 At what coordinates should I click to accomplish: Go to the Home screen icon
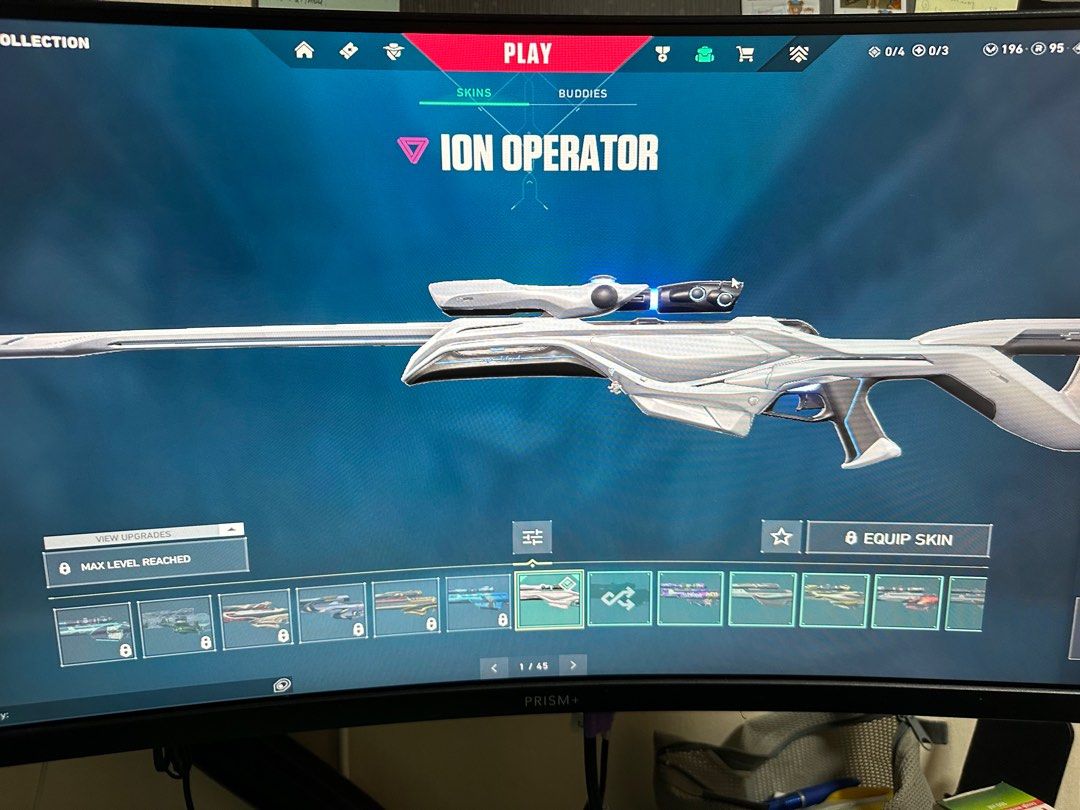click(x=304, y=50)
